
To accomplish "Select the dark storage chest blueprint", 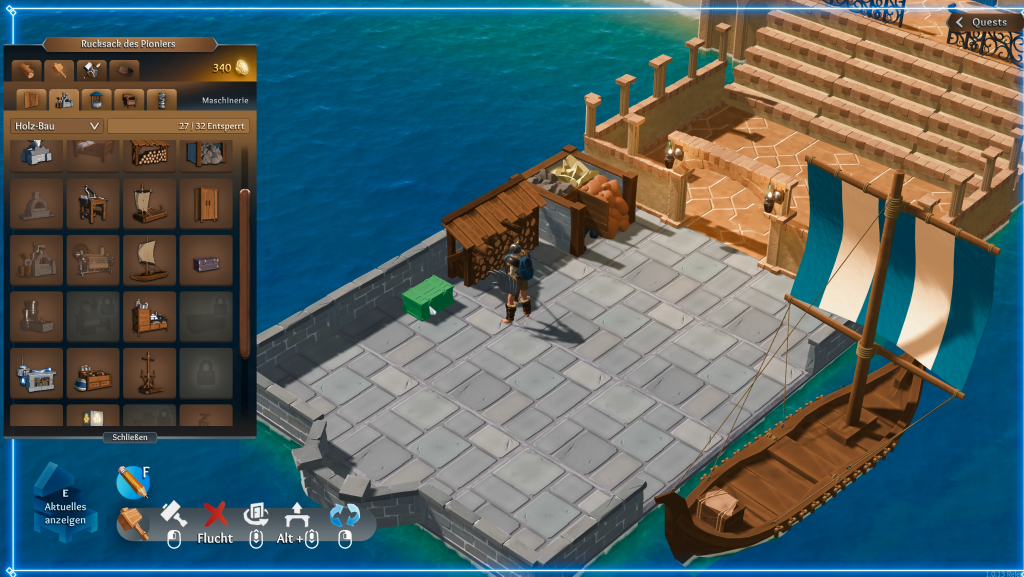I will click(x=206, y=260).
